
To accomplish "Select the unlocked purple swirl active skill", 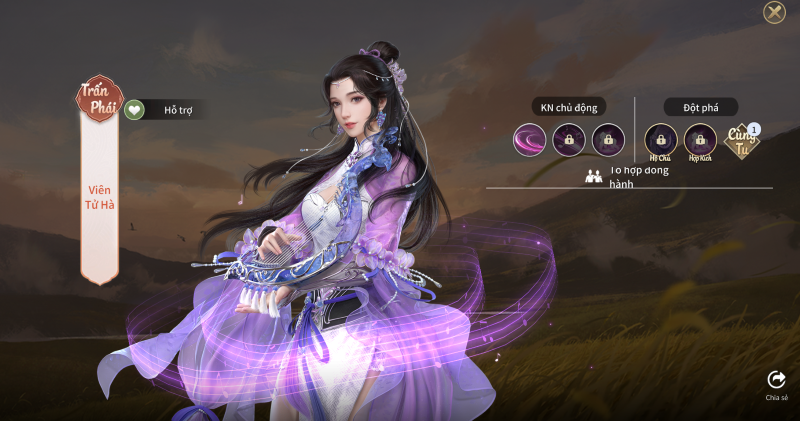I will click(529, 139).
